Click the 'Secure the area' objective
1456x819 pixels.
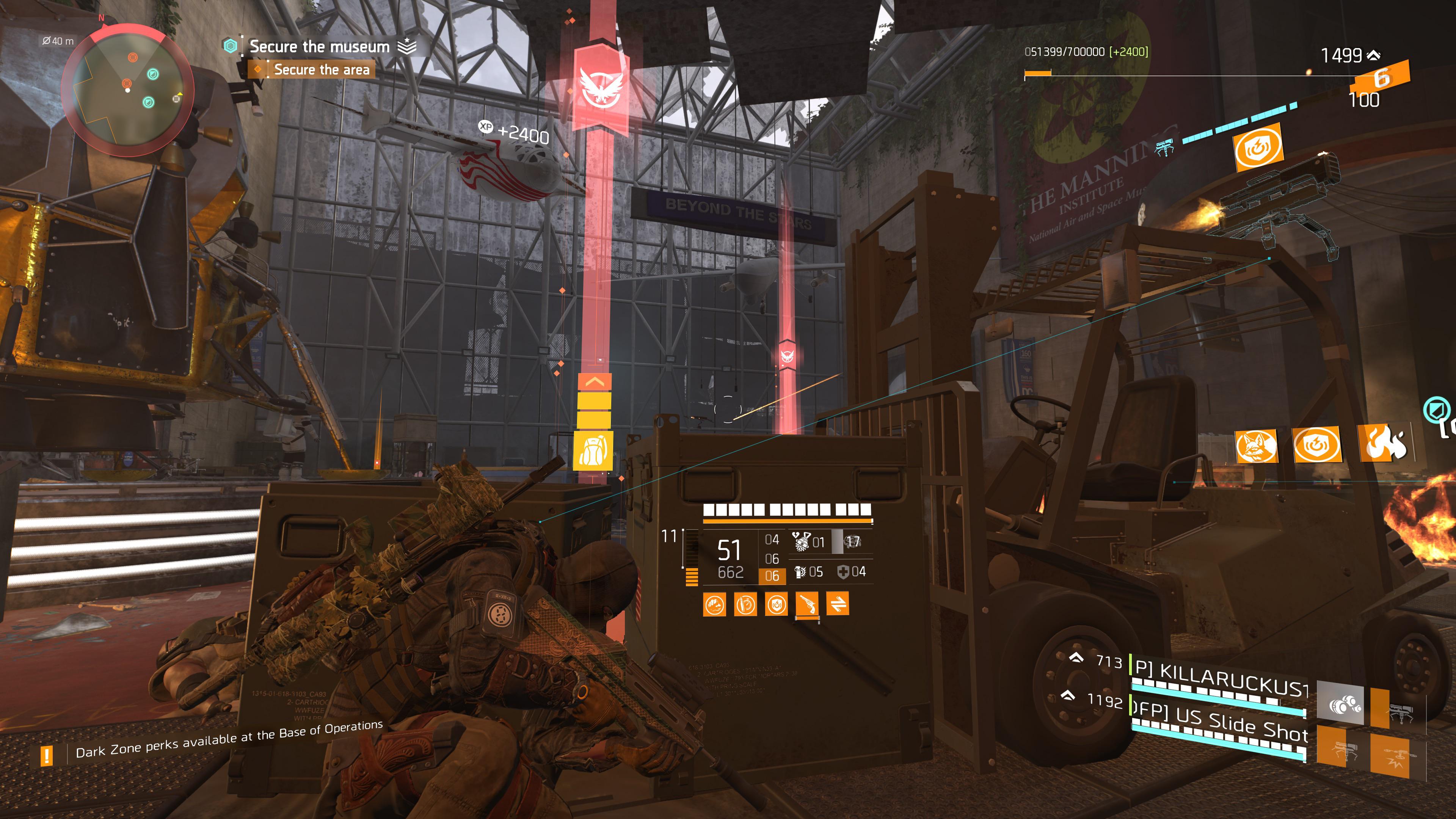point(321,69)
